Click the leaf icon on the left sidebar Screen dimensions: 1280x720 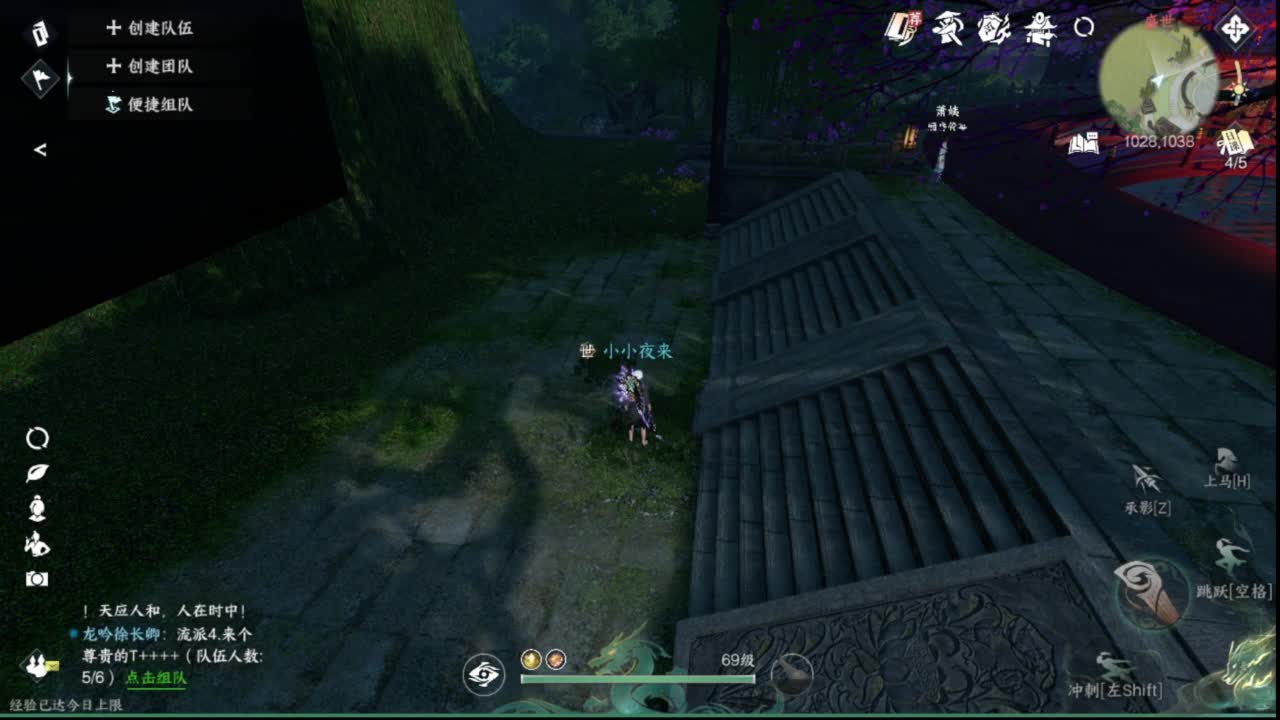tap(37, 472)
